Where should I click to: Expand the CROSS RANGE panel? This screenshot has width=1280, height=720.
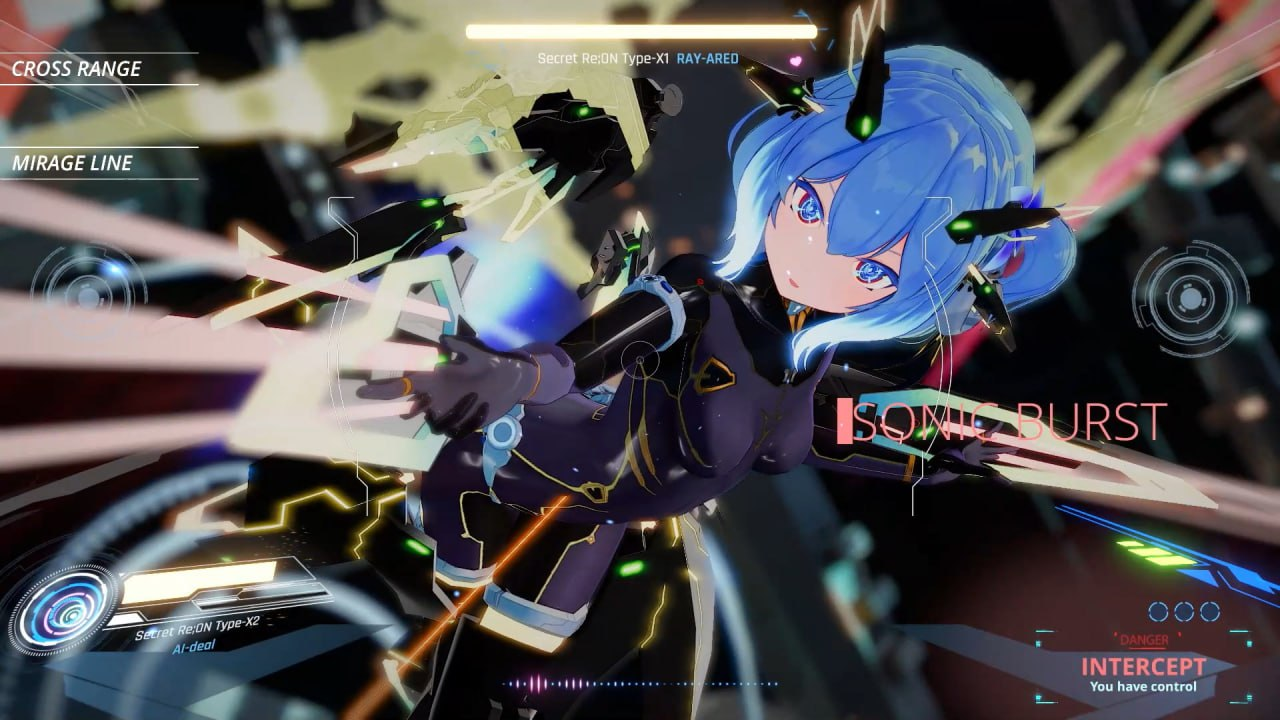coord(75,69)
